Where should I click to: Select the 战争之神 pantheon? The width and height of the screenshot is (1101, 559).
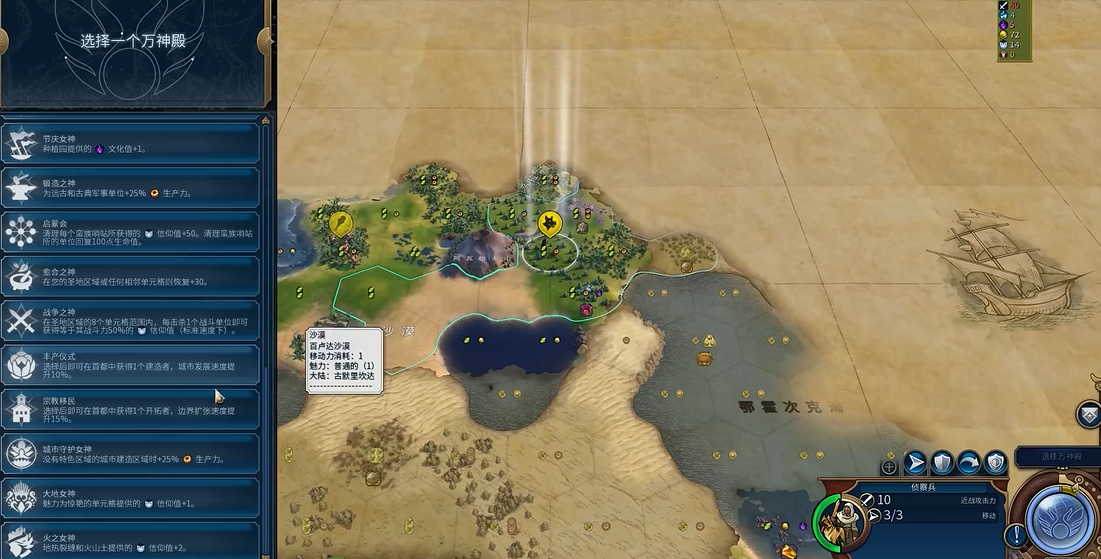131,320
